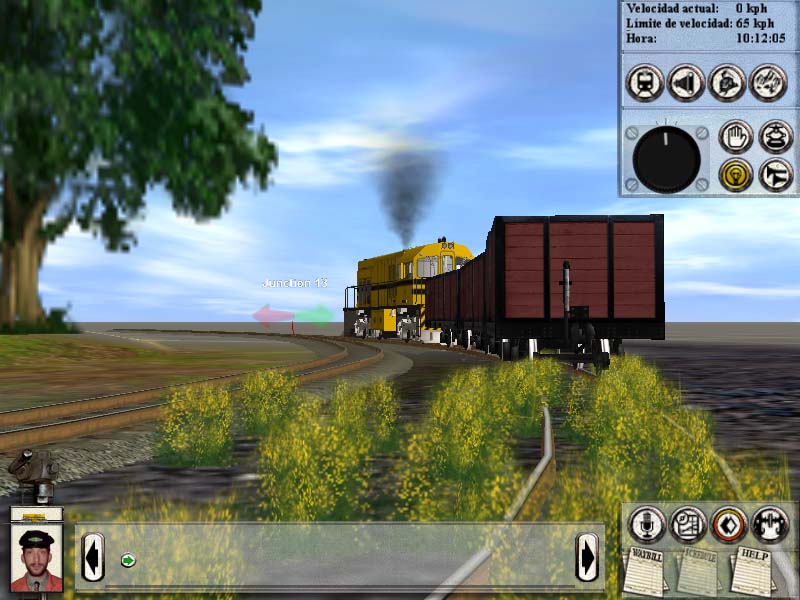Sound the train horn
Image resolution: width=800 pixels, height=600 pixels.
[x=775, y=175]
